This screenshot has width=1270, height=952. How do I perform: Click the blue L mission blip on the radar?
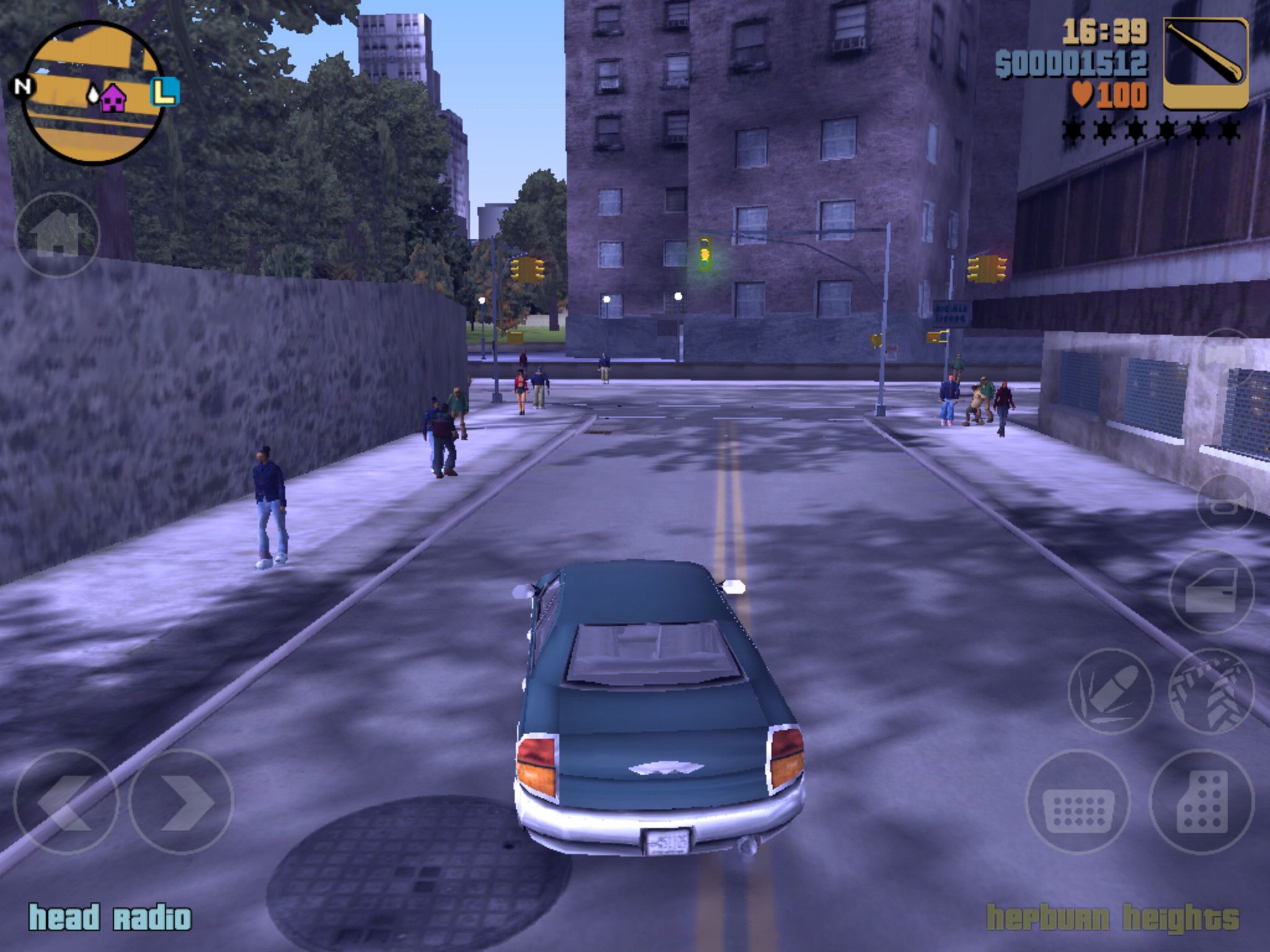[x=164, y=92]
